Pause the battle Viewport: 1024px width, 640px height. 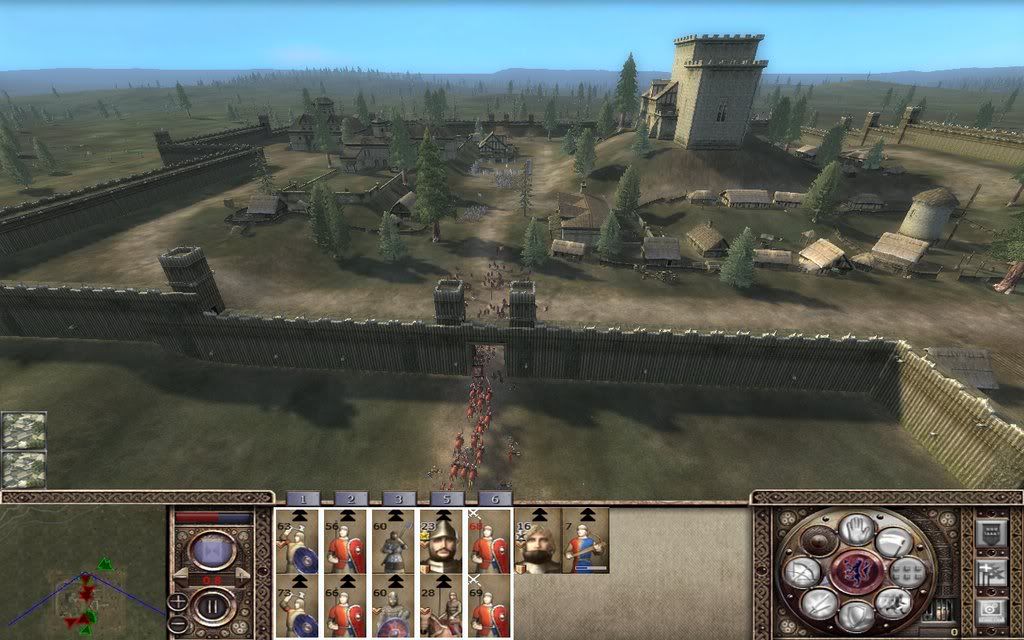click(213, 605)
